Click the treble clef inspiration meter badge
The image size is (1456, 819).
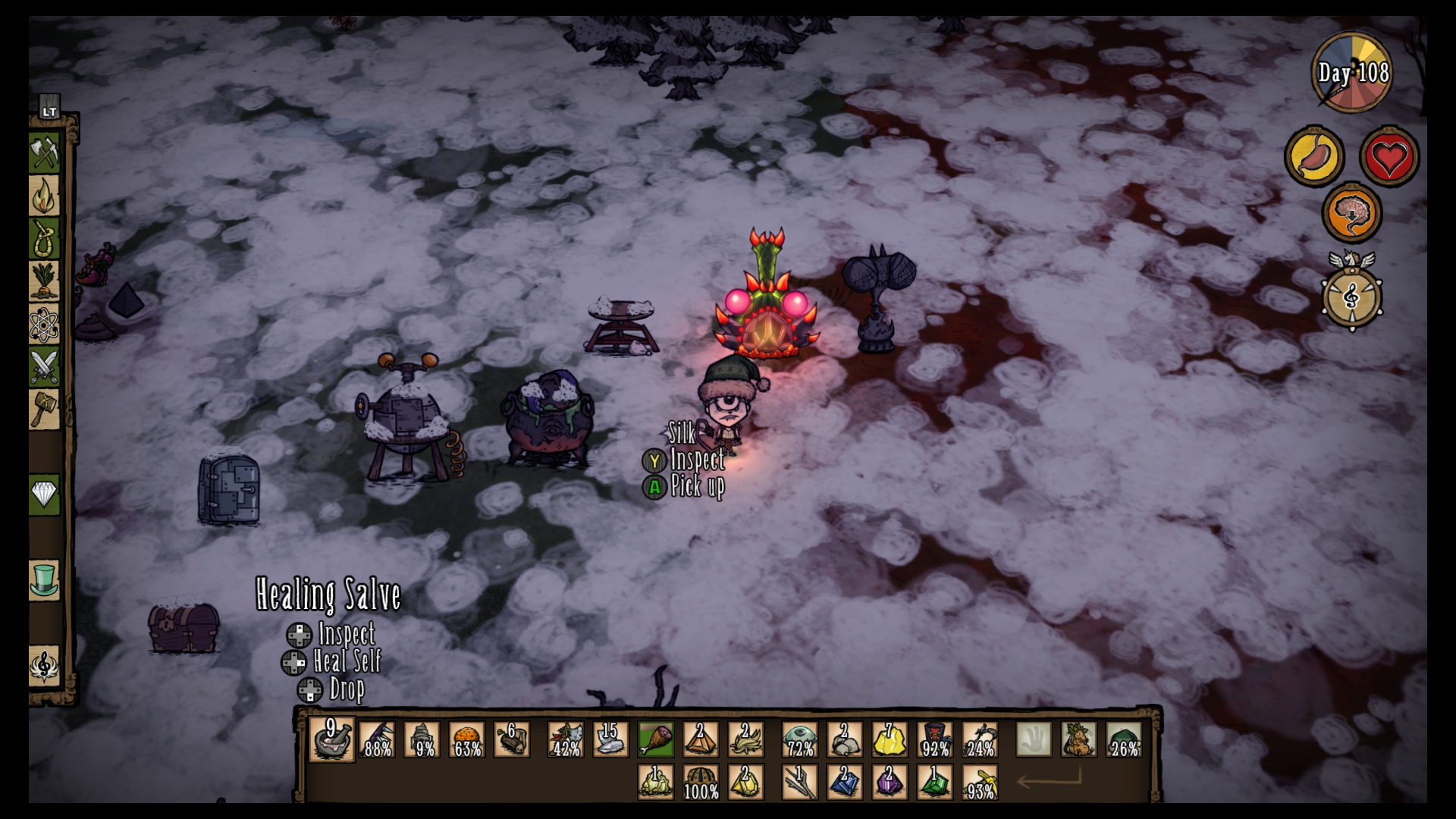point(1351,297)
